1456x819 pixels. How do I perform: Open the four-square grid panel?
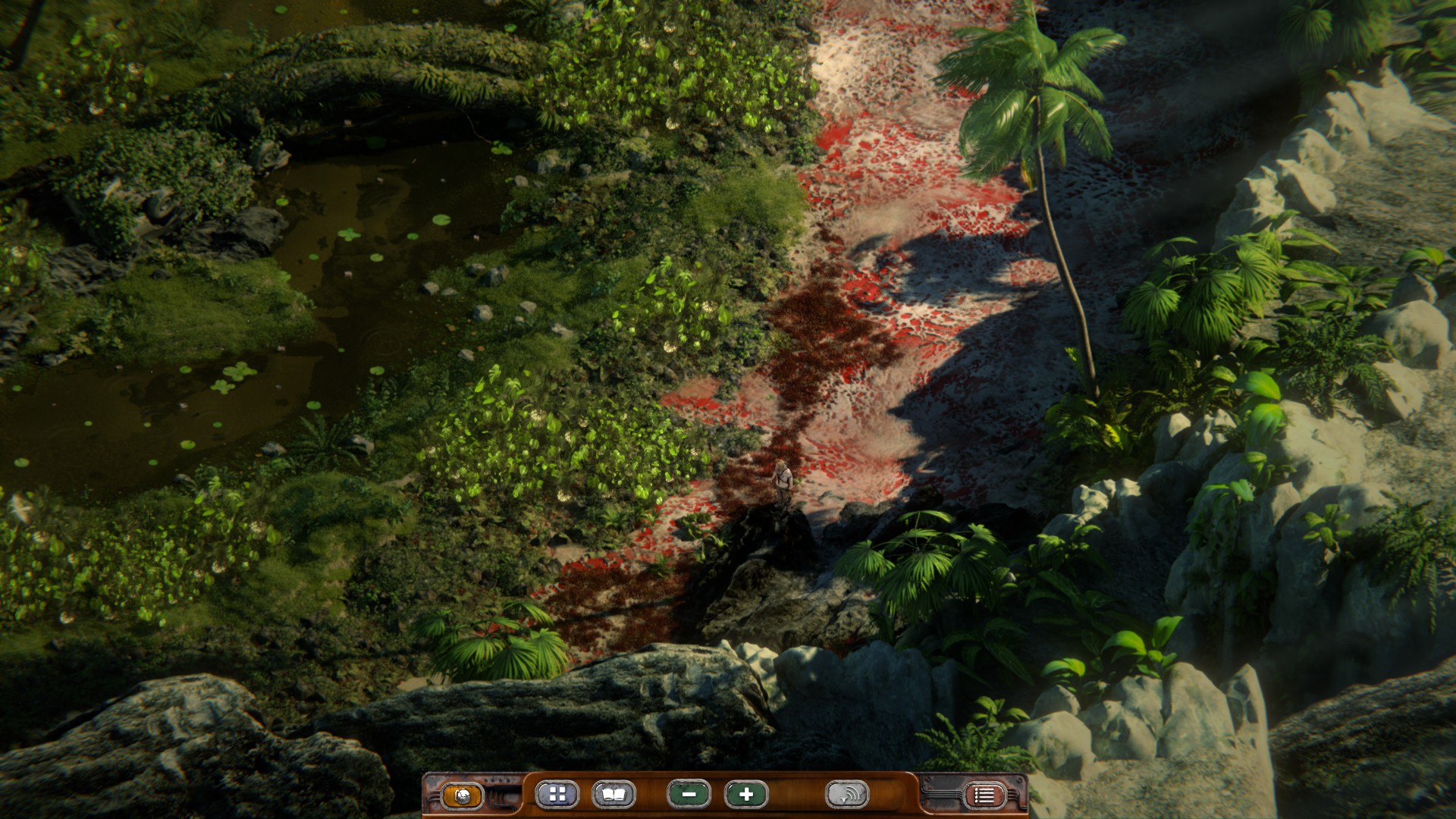tap(557, 794)
